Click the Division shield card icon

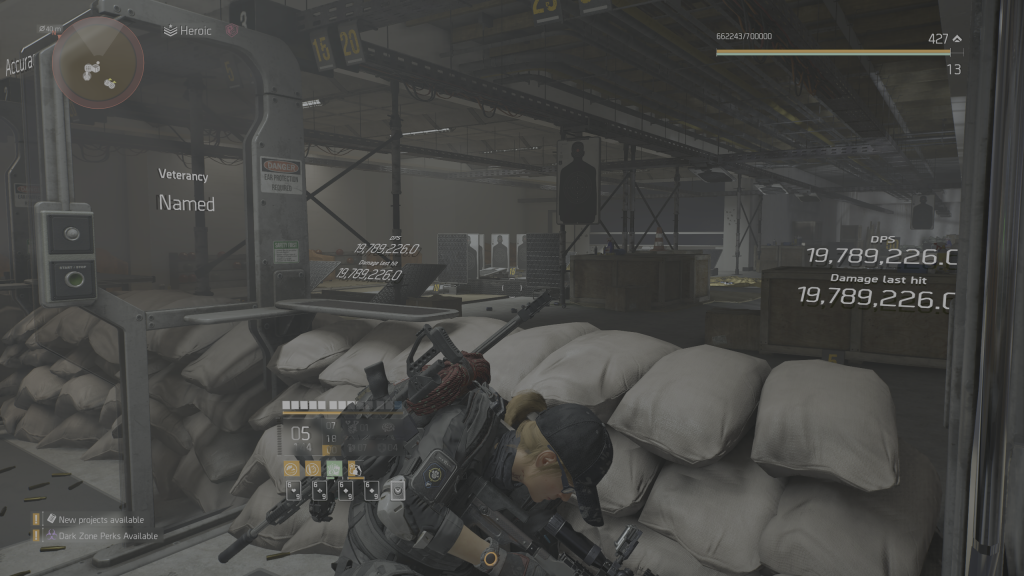coord(398,490)
